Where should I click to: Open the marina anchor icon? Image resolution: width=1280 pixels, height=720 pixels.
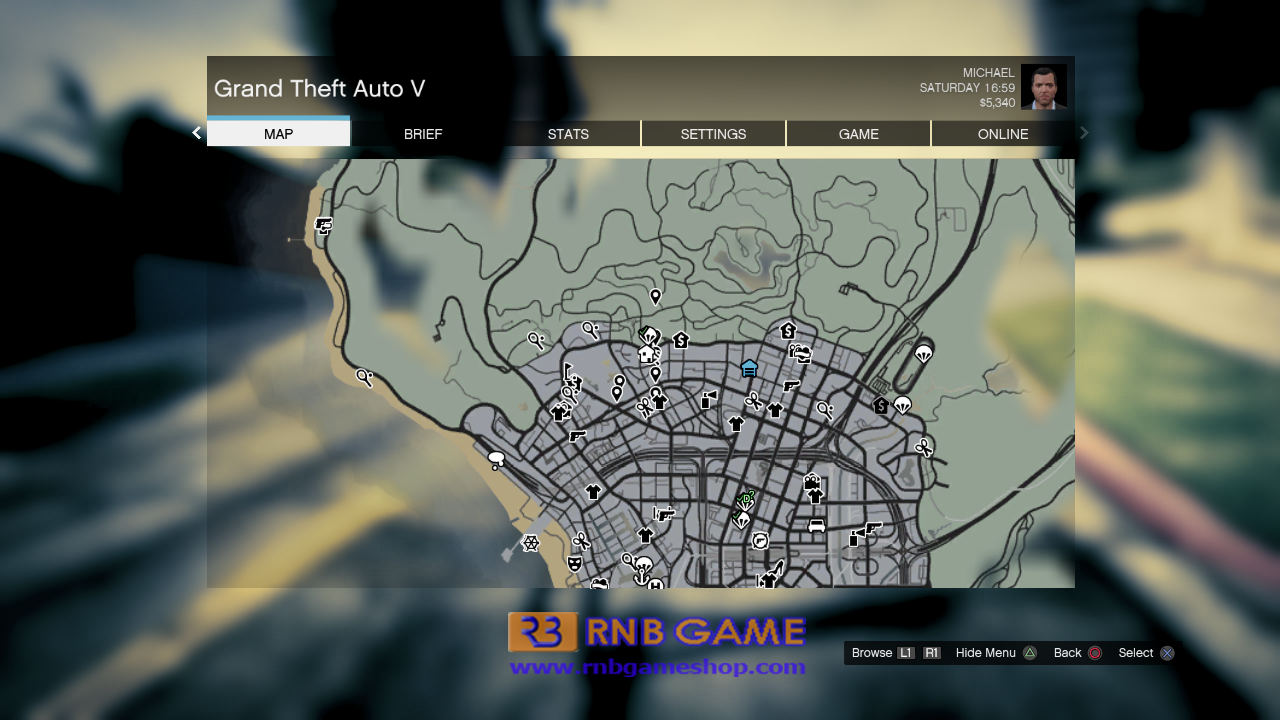pos(641,579)
